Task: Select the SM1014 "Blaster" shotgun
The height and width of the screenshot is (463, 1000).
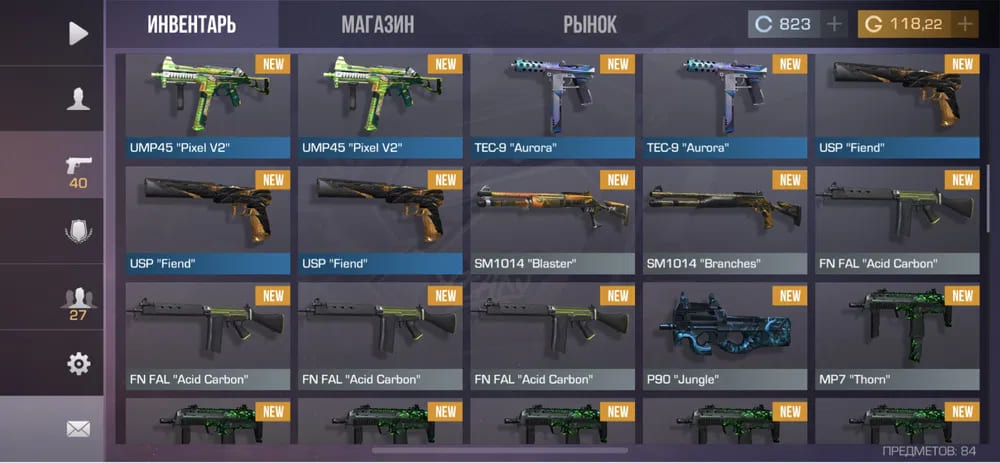Action: click(x=552, y=220)
